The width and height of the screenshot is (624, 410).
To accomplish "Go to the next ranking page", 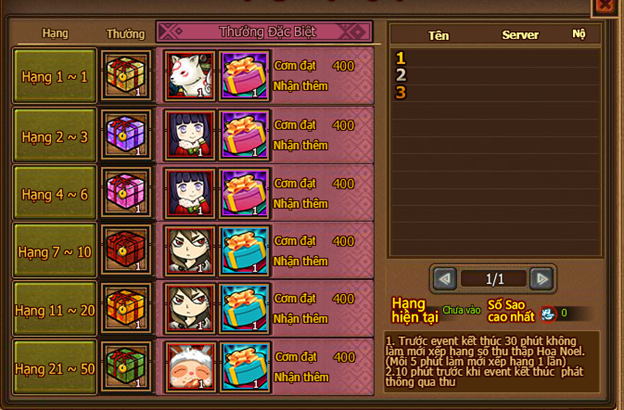I will tap(541, 279).
